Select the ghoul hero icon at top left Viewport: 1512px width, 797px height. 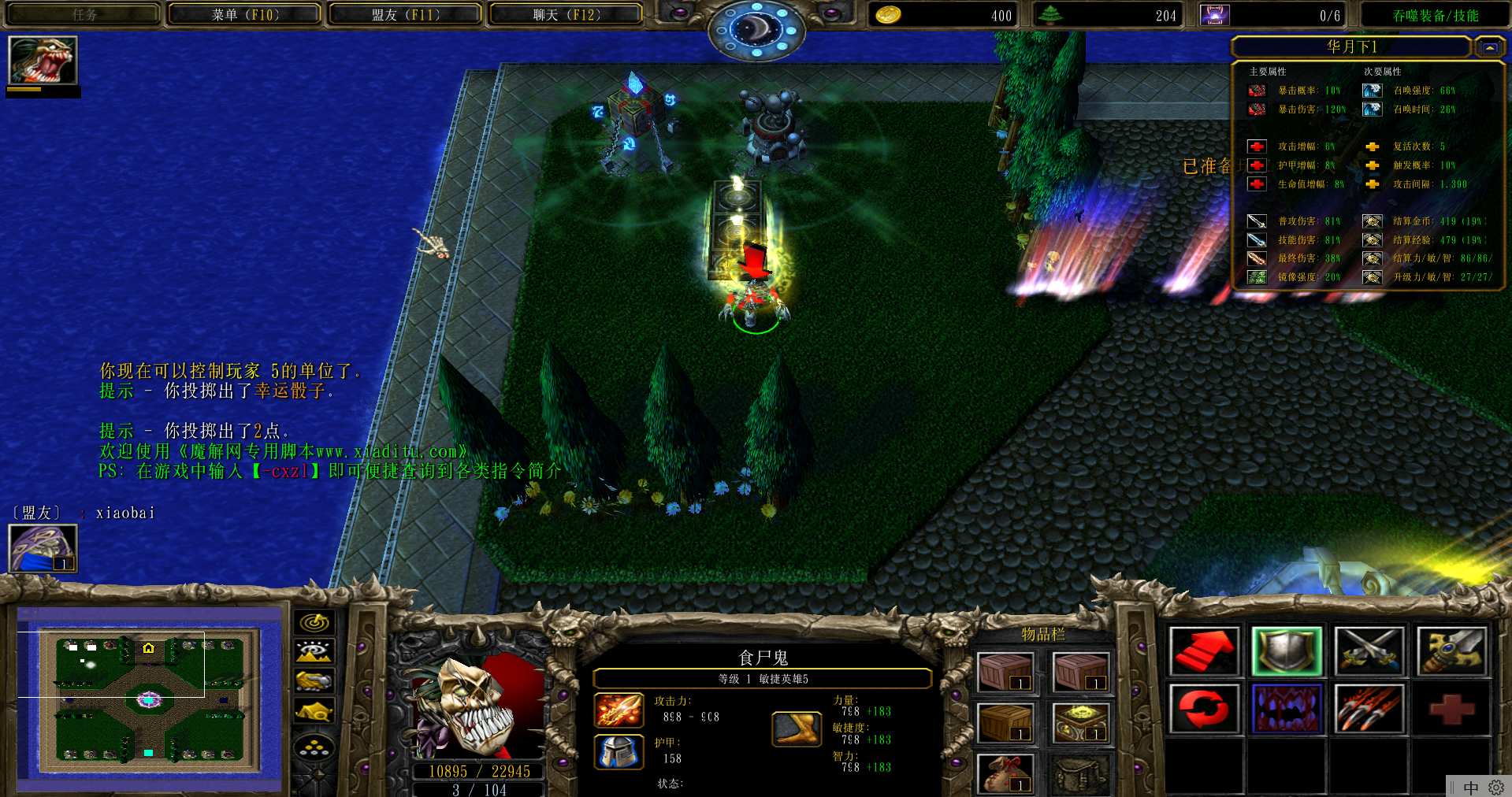click(43, 61)
